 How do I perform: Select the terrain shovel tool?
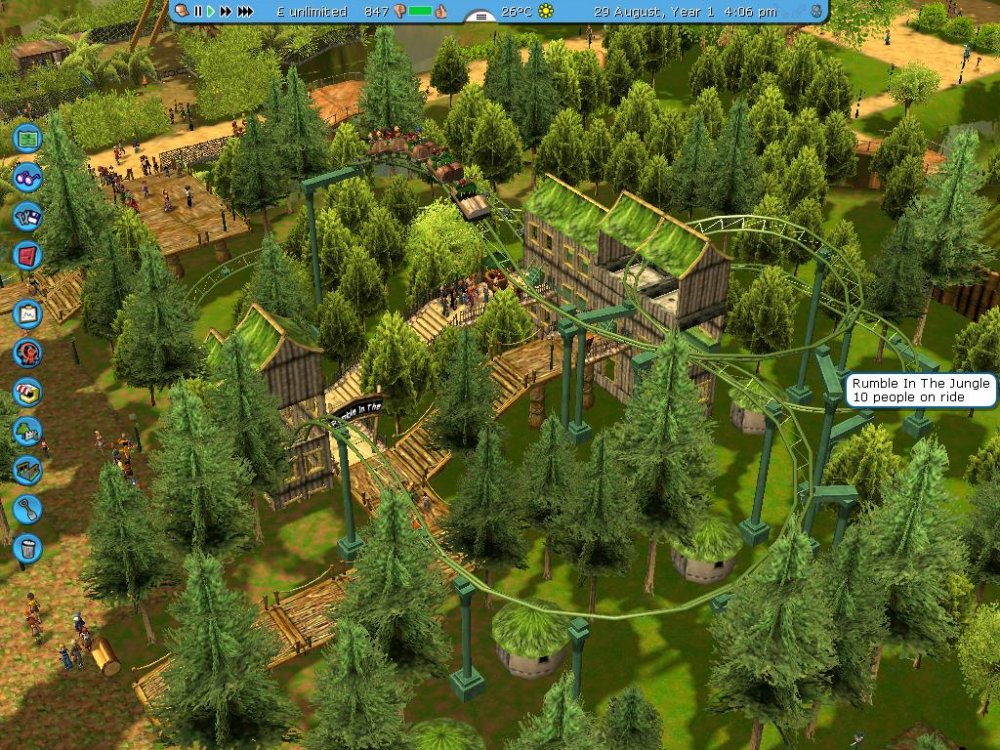pos(27,509)
